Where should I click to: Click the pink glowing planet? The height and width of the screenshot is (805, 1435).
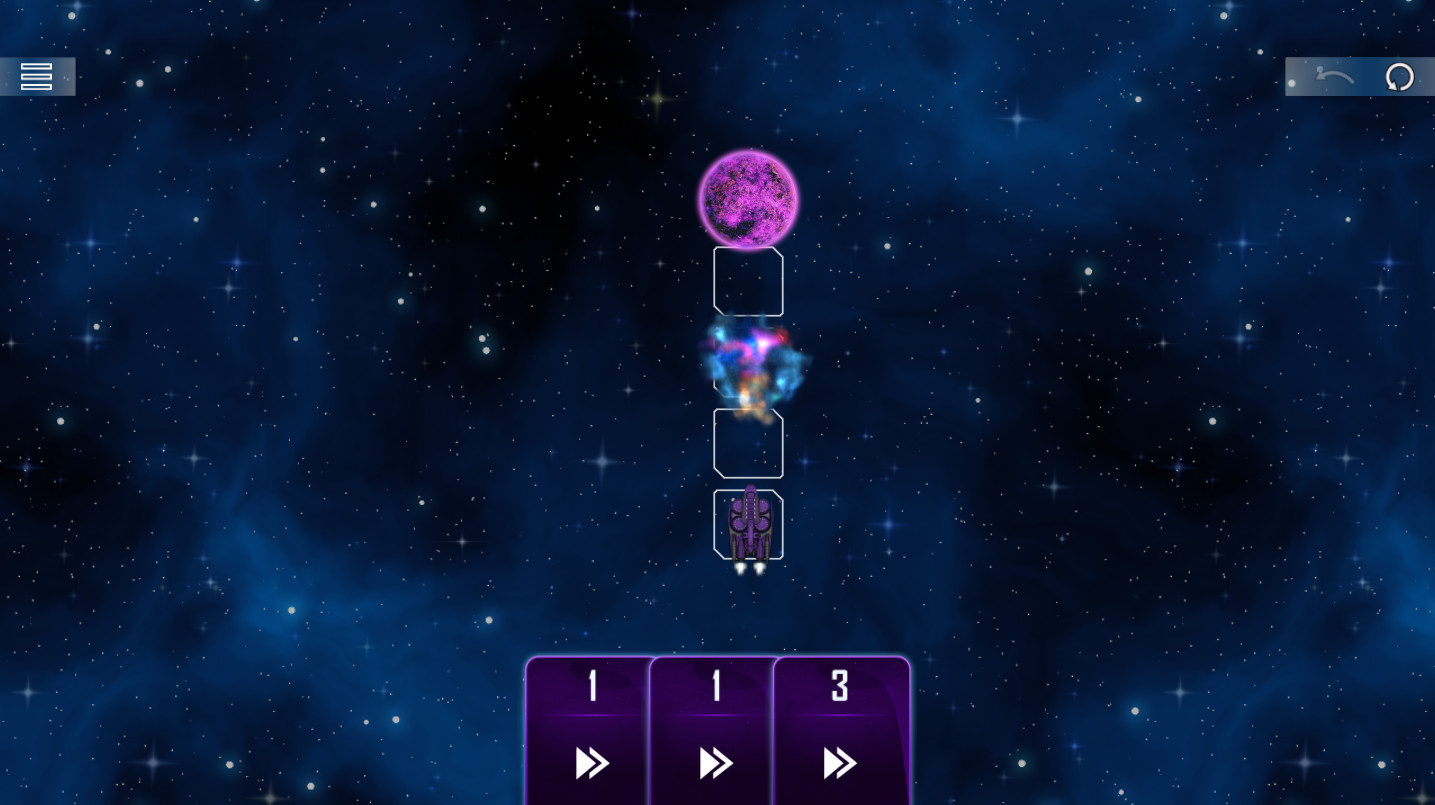[749, 198]
